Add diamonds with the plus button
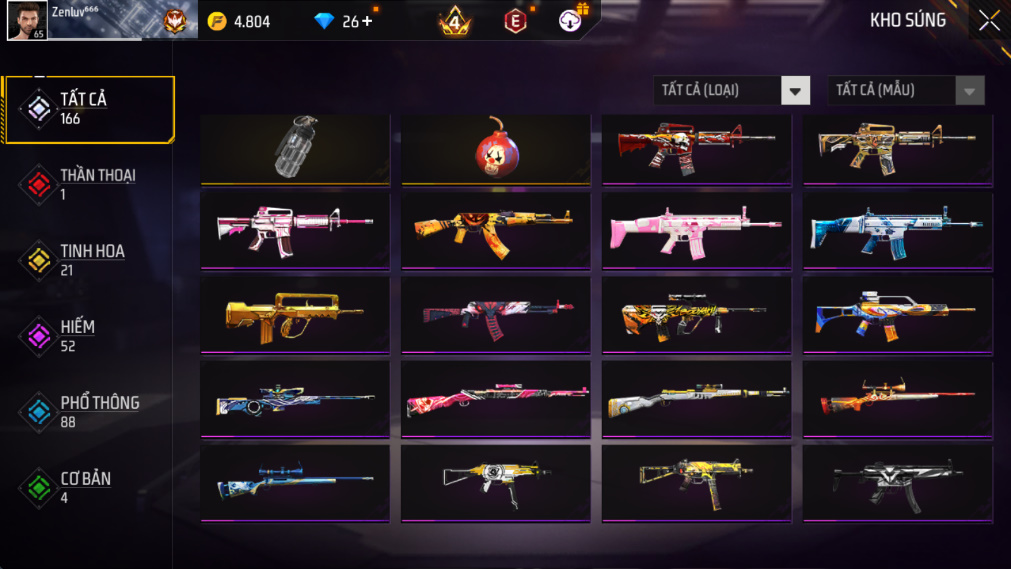1011x569 pixels. click(367, 21)
